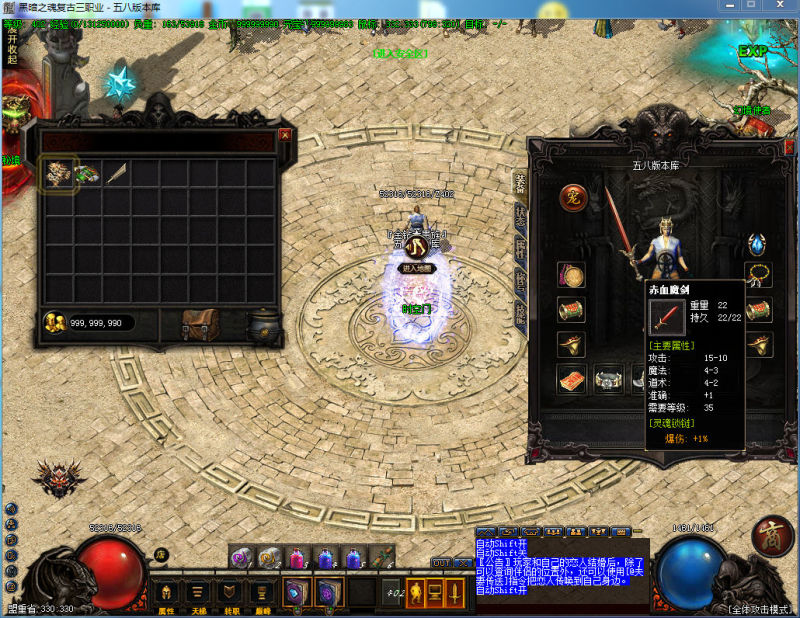Open the 巅峰 peak menu button
The width and height of the screenshot is (800, 618).
[262, 592]
